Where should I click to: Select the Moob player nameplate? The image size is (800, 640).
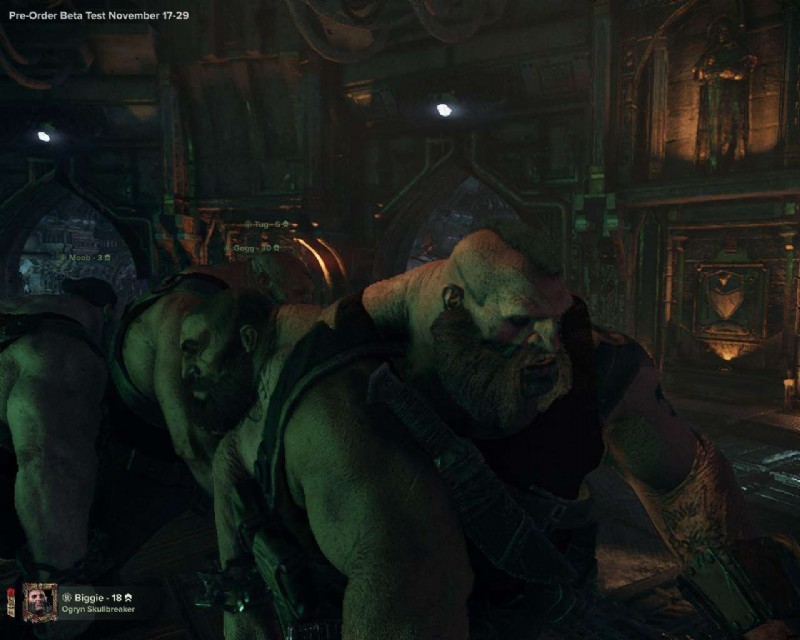click(89, 258)
